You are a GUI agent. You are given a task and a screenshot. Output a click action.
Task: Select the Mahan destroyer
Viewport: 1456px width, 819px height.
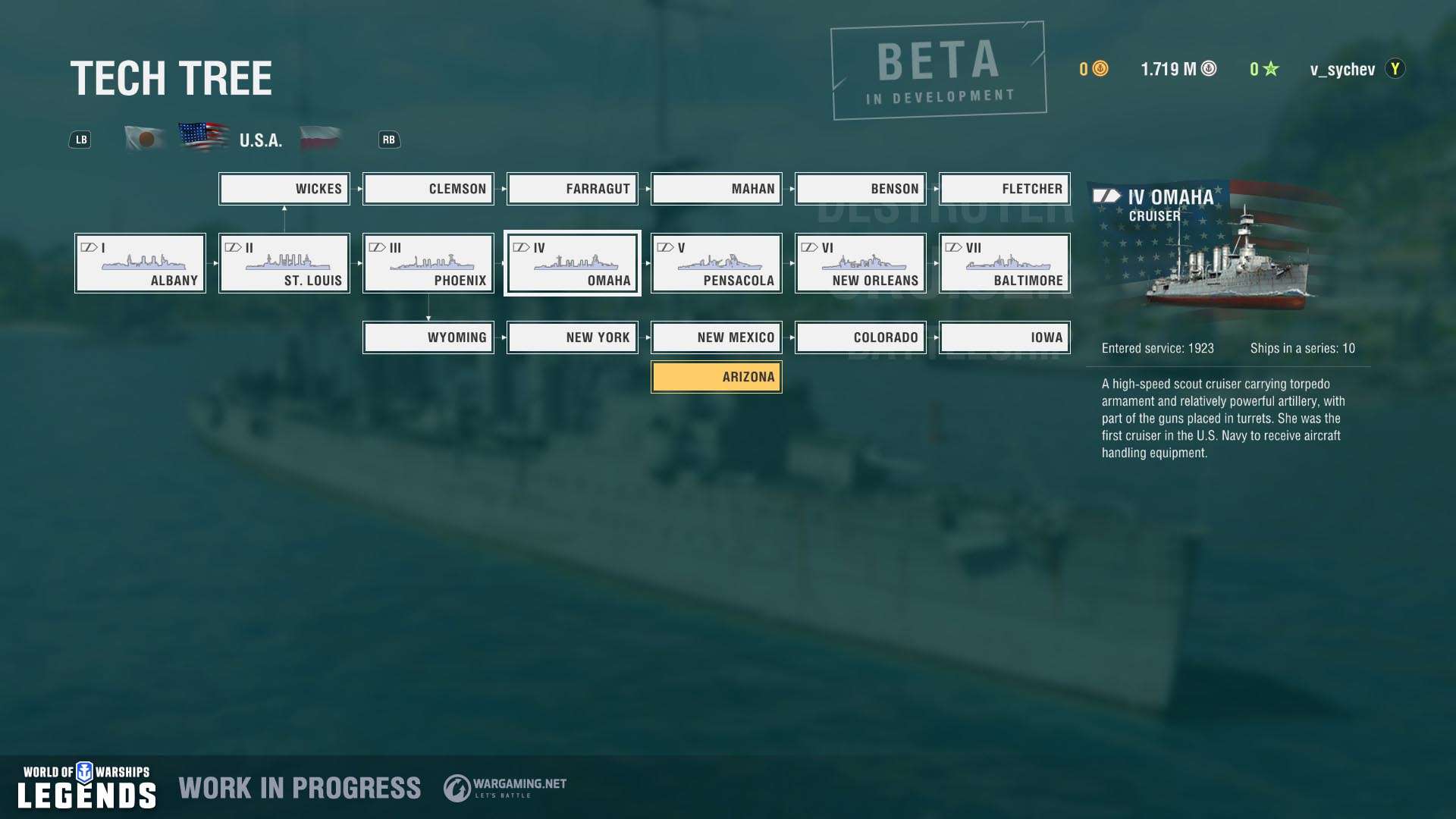pos(717,189)
